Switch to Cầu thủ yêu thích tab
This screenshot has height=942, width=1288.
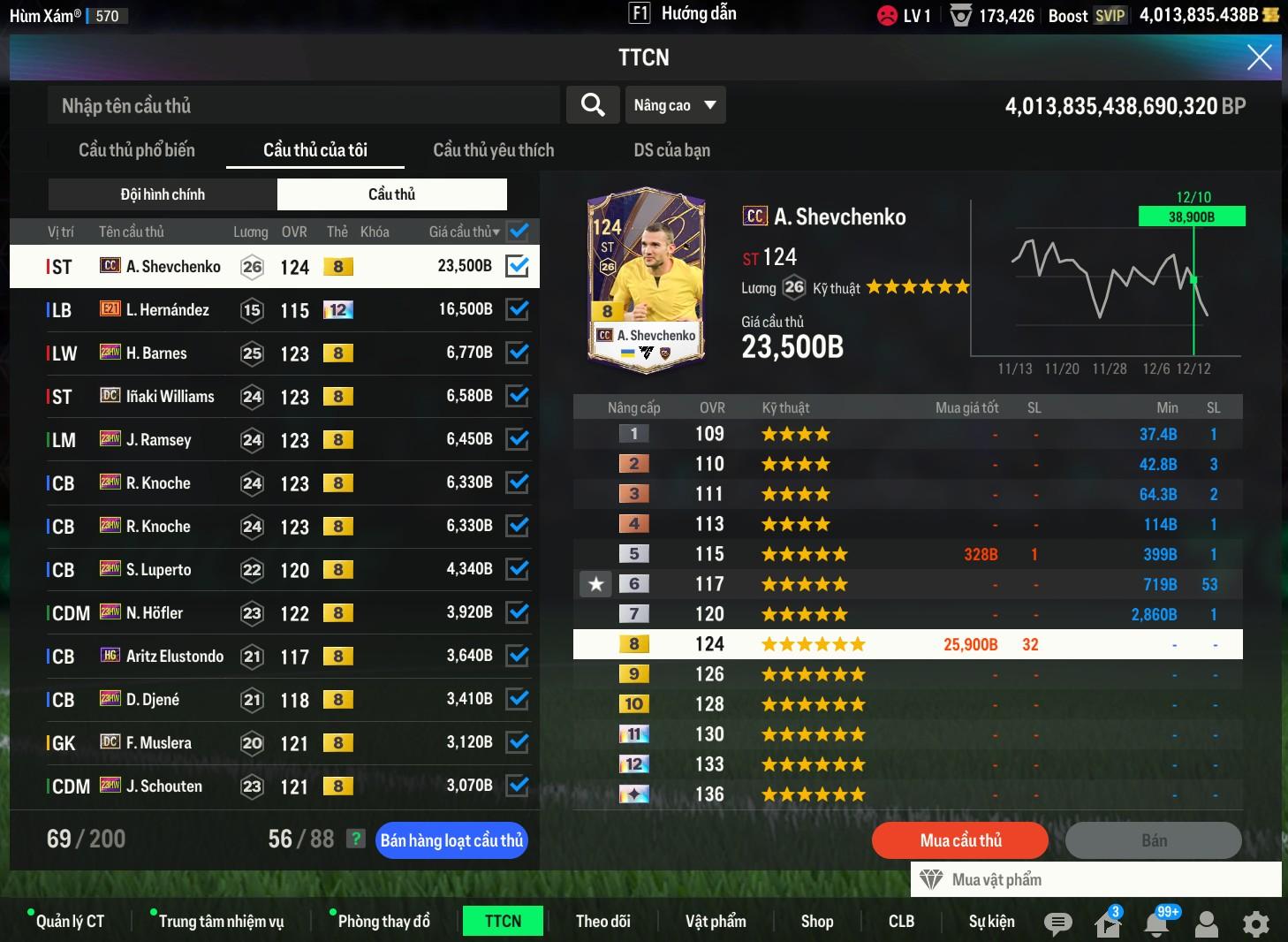coord(493,150)
